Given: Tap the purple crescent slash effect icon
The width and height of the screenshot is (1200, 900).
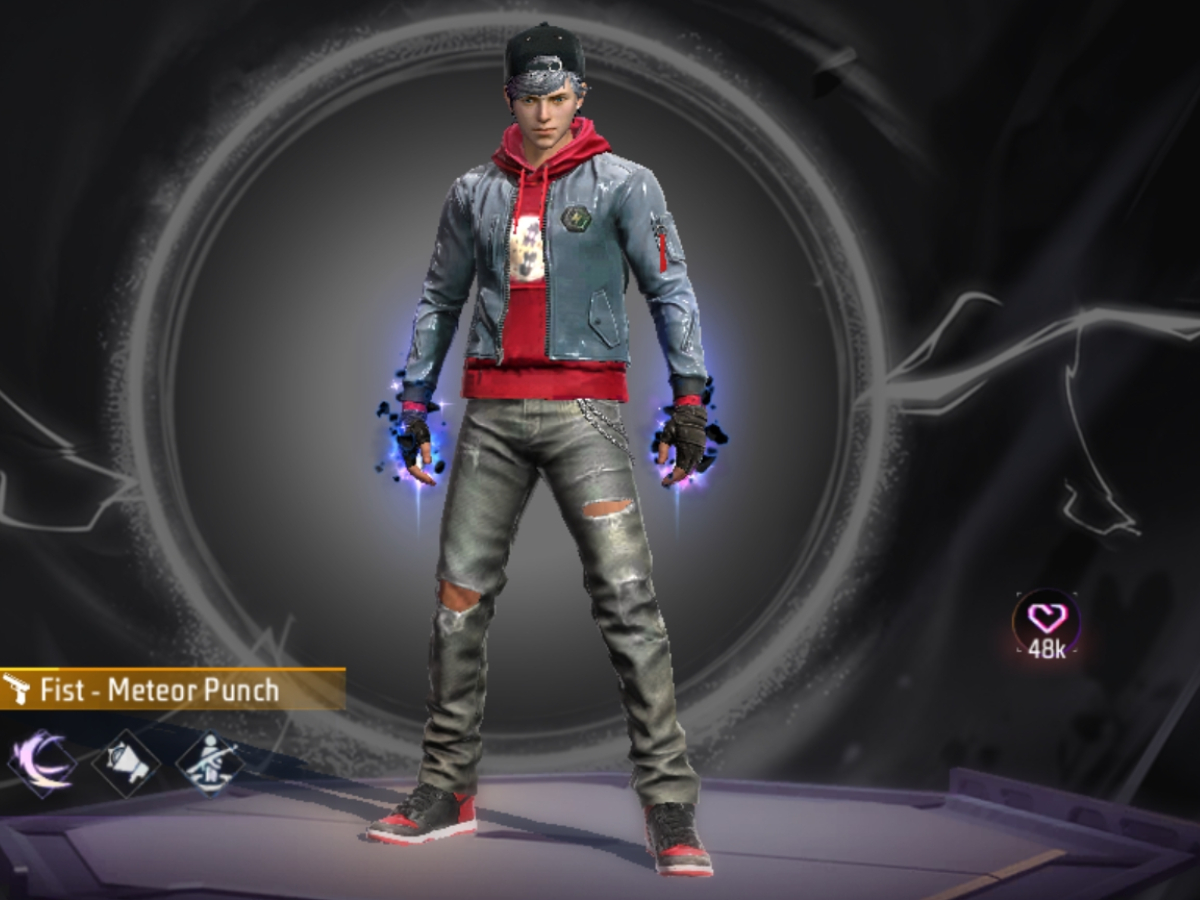Looking at the screenshot, I should 41,763.
